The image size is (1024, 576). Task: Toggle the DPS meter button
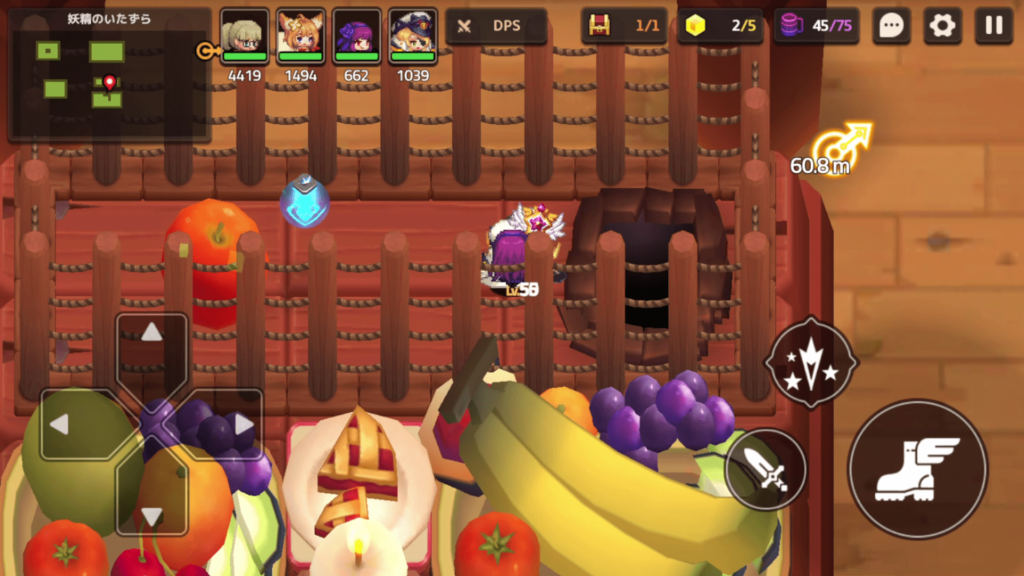pos(496,26)
